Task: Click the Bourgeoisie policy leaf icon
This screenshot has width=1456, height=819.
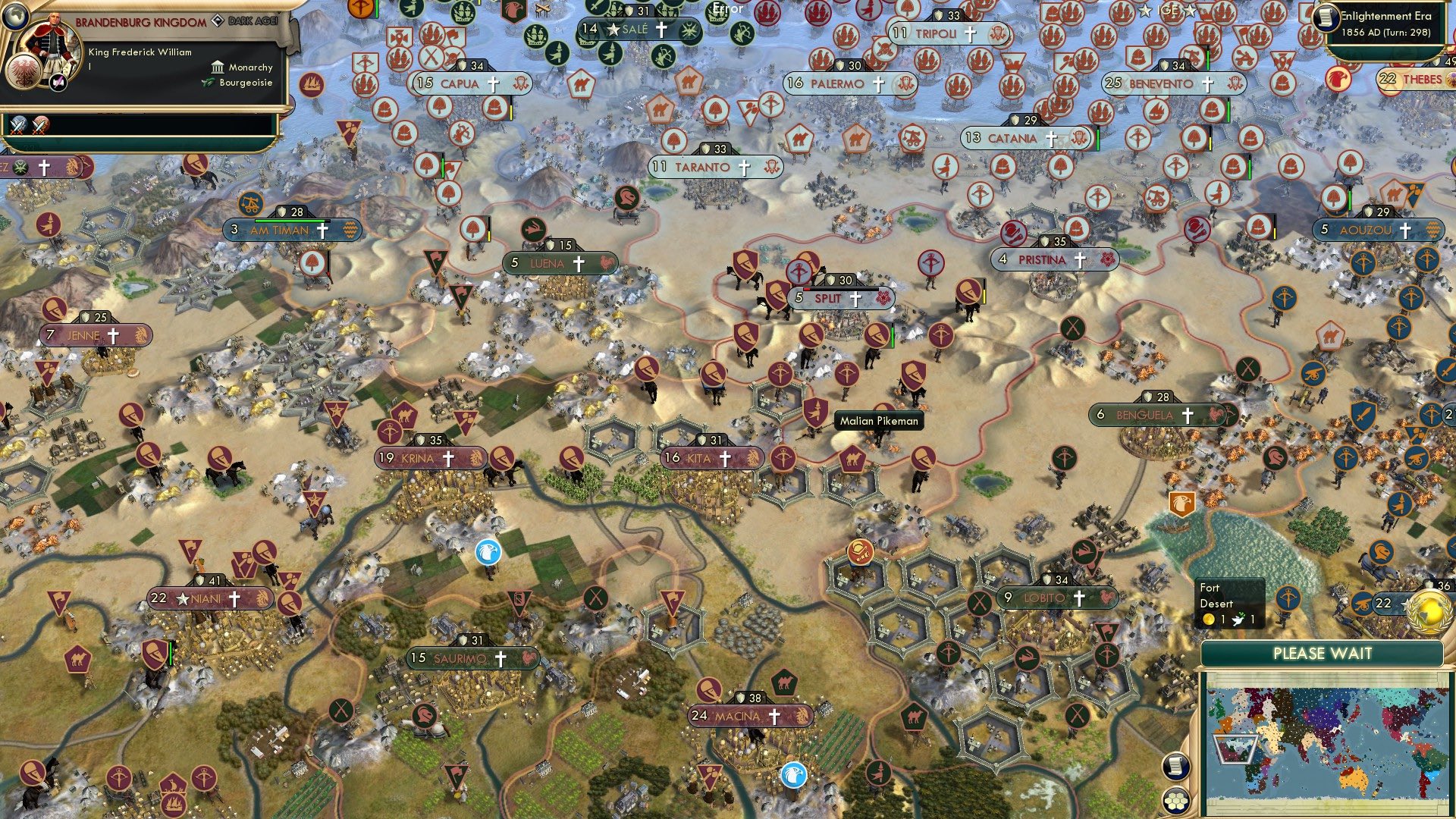Action: 209,82
